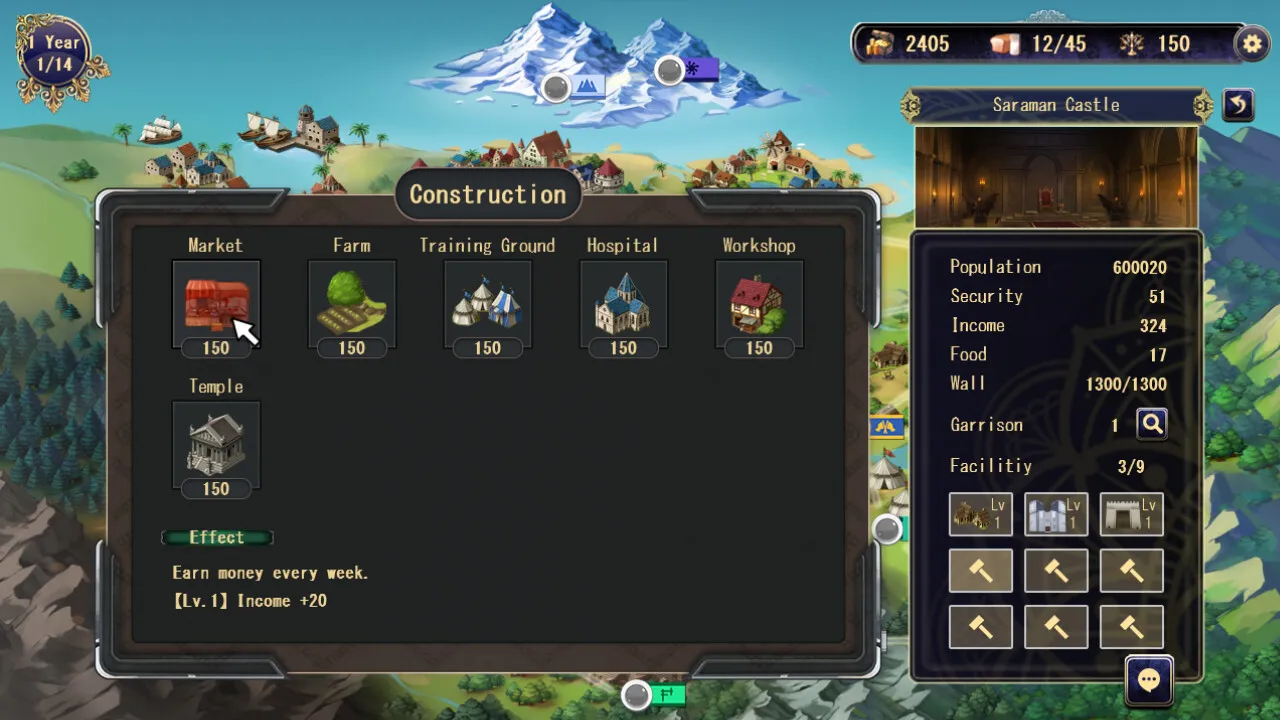Click the gold treasure chest resource icon

coord(880,43)
